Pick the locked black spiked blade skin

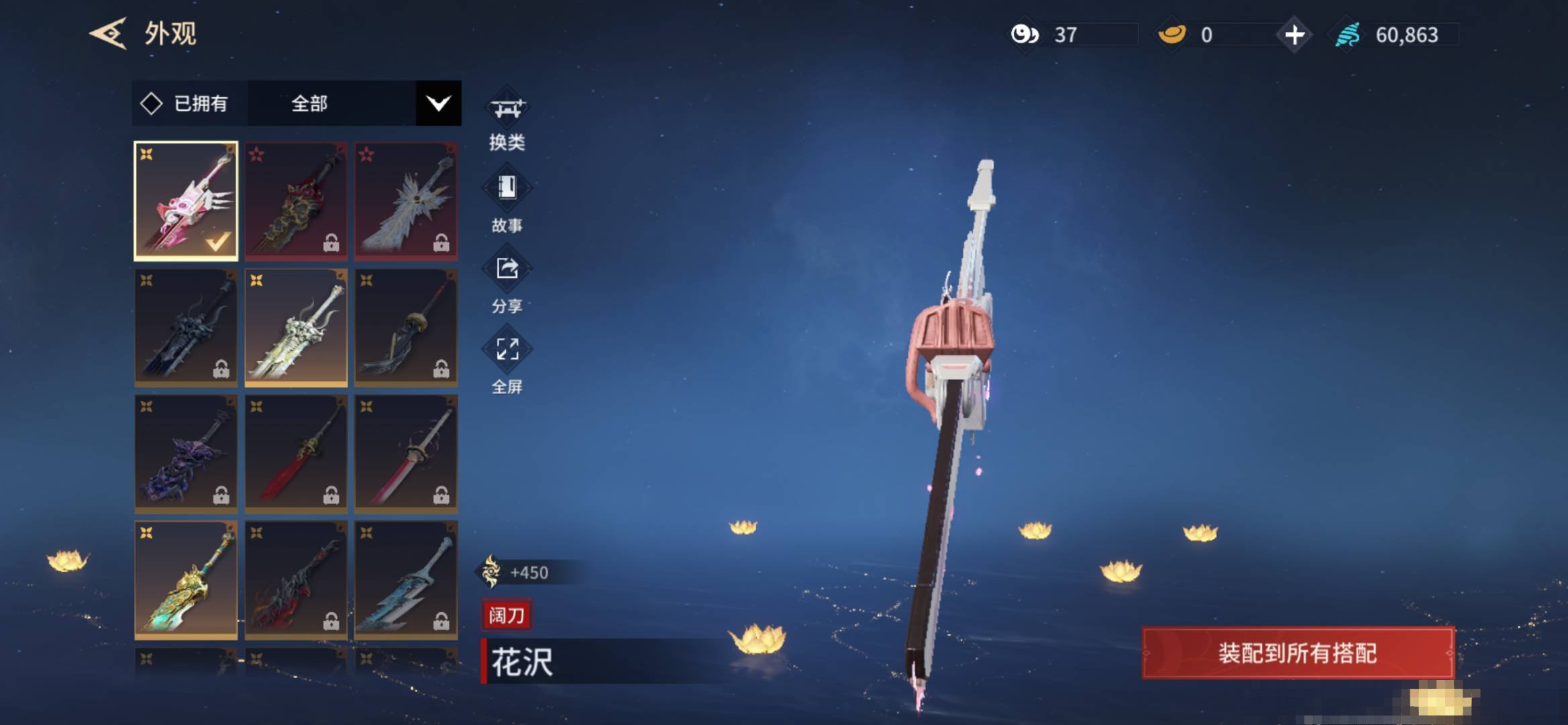tap(186, 328)
